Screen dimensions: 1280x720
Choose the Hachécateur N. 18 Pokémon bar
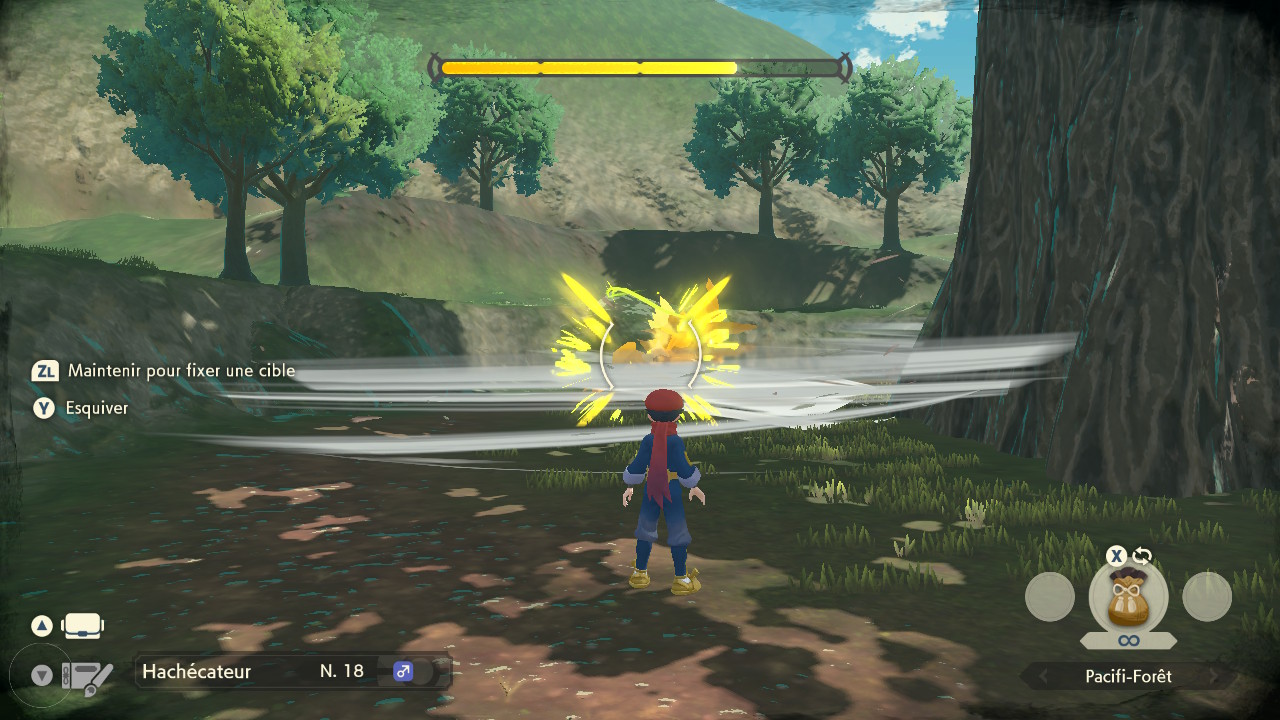coord(291,671)
